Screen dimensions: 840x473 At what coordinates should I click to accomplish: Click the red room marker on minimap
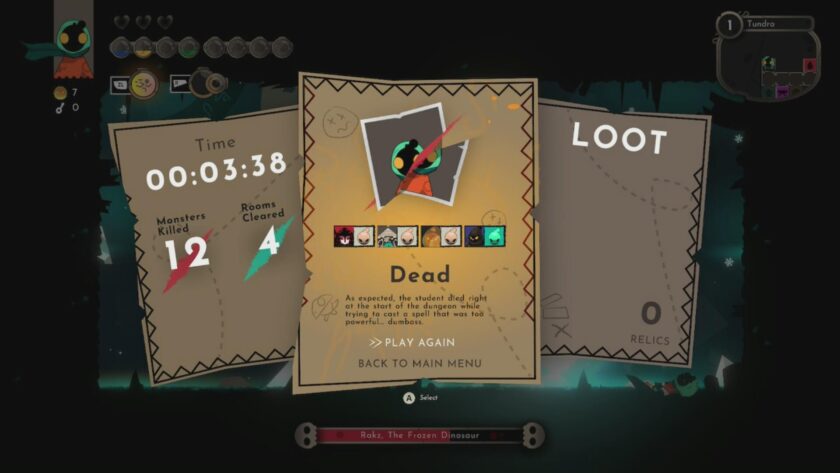810,65
